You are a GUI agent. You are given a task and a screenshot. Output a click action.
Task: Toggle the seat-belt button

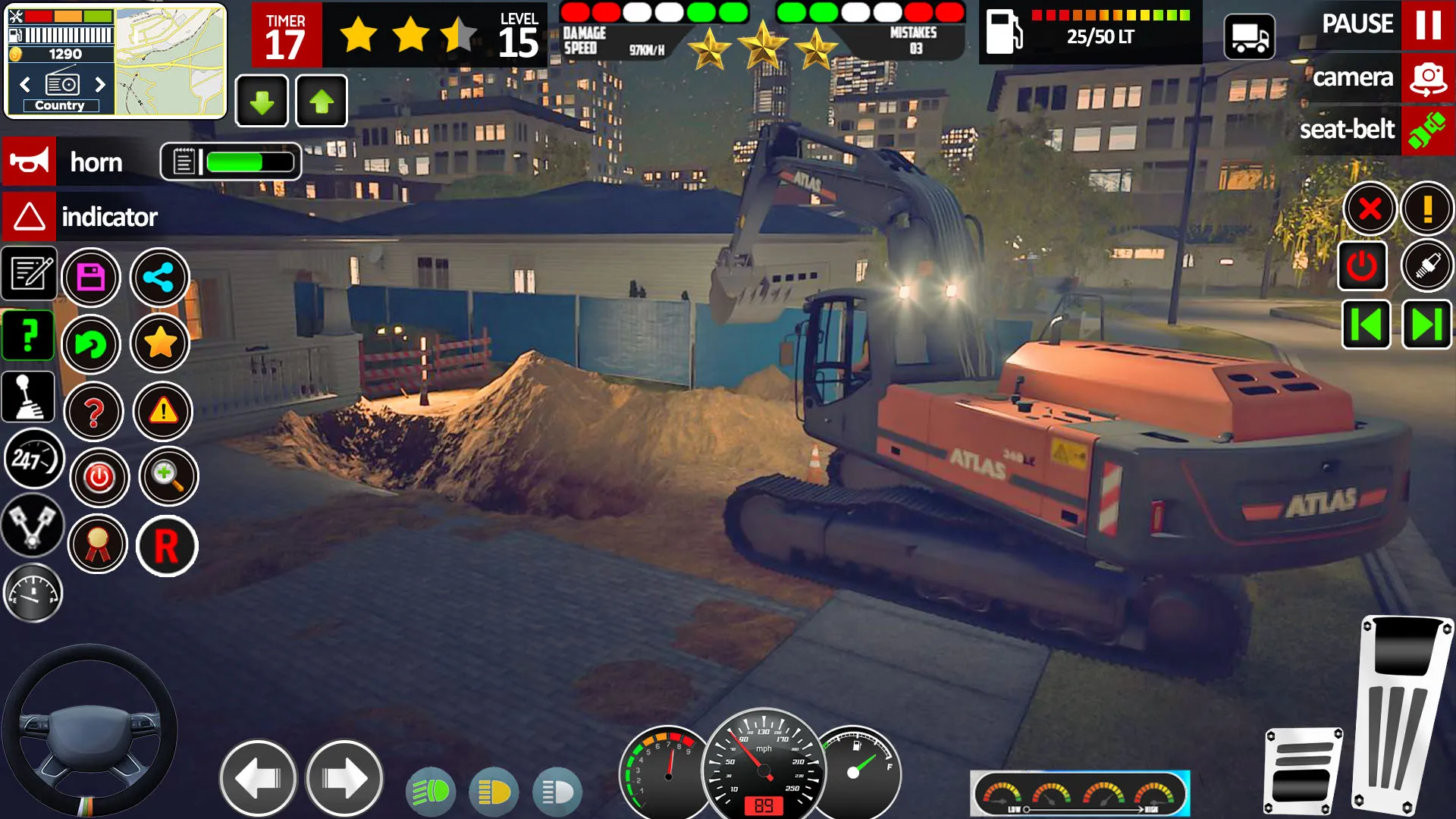click(x=1428, y=130)
